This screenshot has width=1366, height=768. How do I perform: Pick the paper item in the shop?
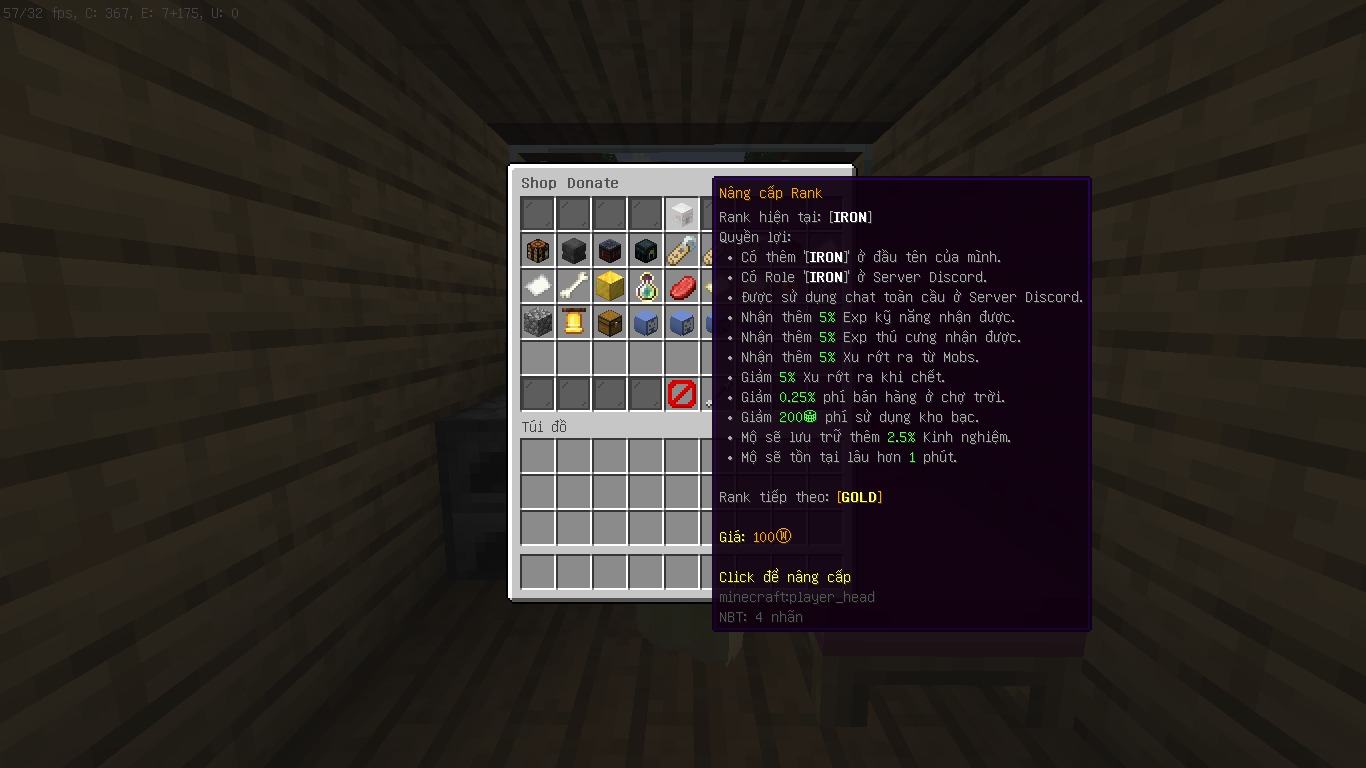click(537, 286)
